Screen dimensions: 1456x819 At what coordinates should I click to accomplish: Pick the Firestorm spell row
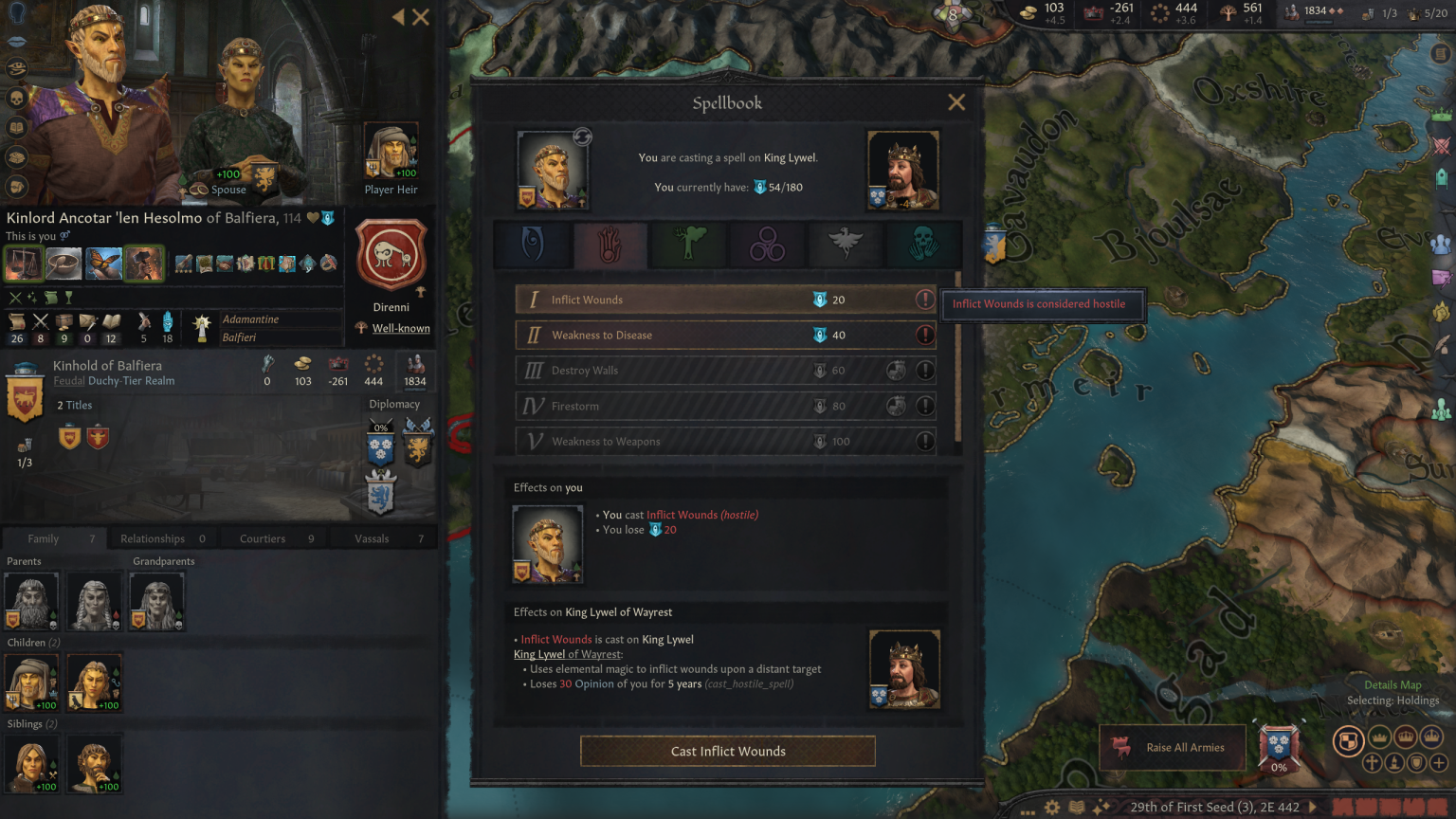(x=664, y=406)
